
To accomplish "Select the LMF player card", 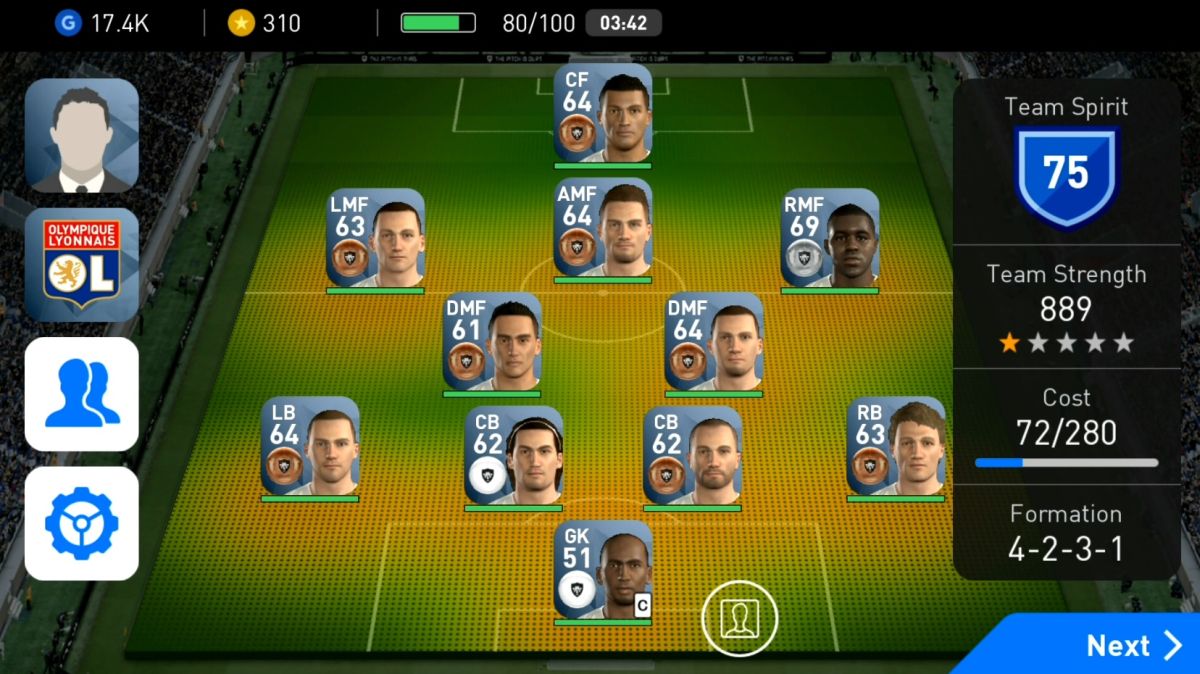I will pyautogui.click(x=375, y=238).
